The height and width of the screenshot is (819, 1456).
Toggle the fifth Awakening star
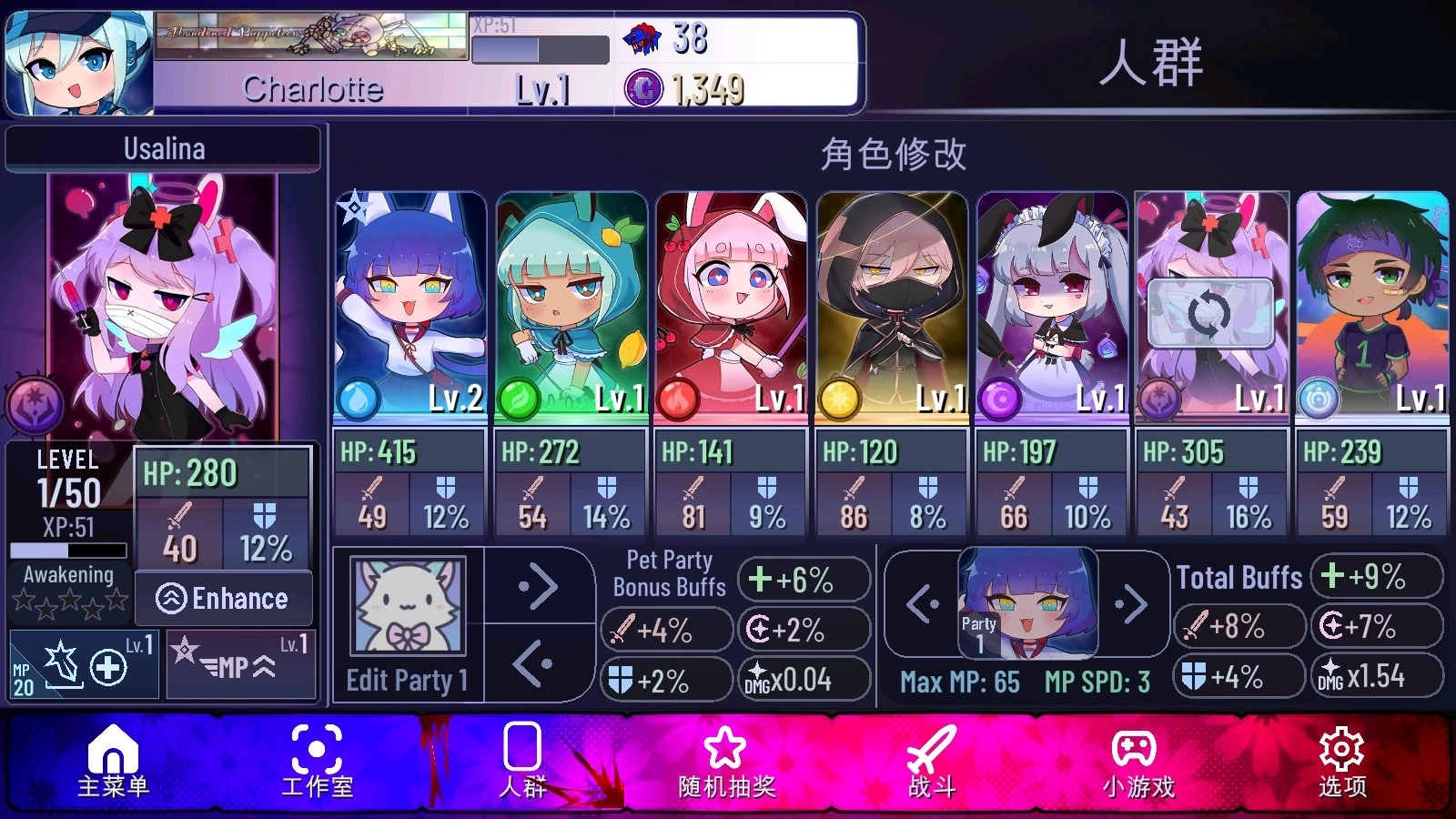click(117, 601)
